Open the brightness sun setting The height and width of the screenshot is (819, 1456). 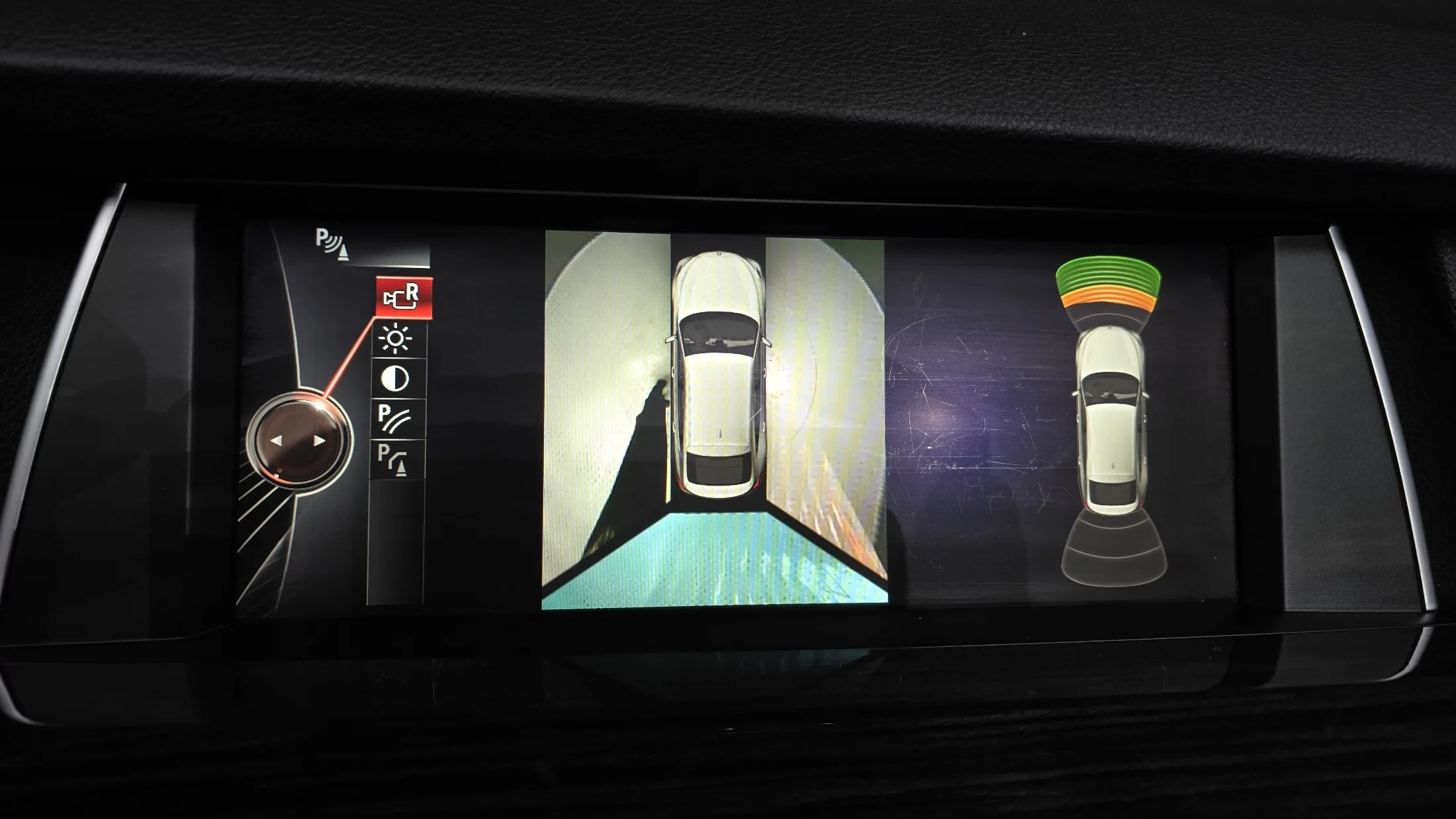(x=396, y=339)
